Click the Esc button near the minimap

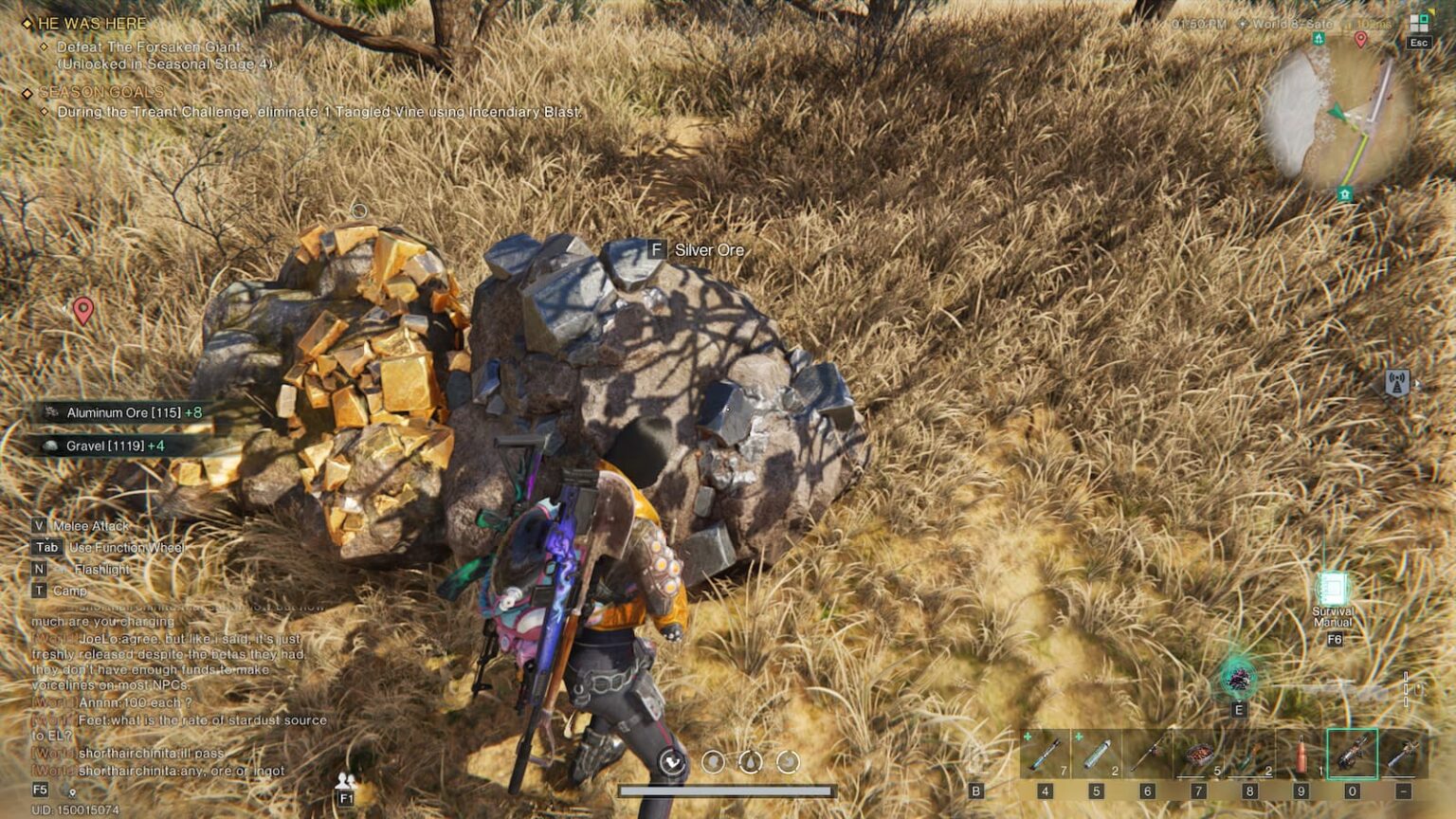(1417, 41)
